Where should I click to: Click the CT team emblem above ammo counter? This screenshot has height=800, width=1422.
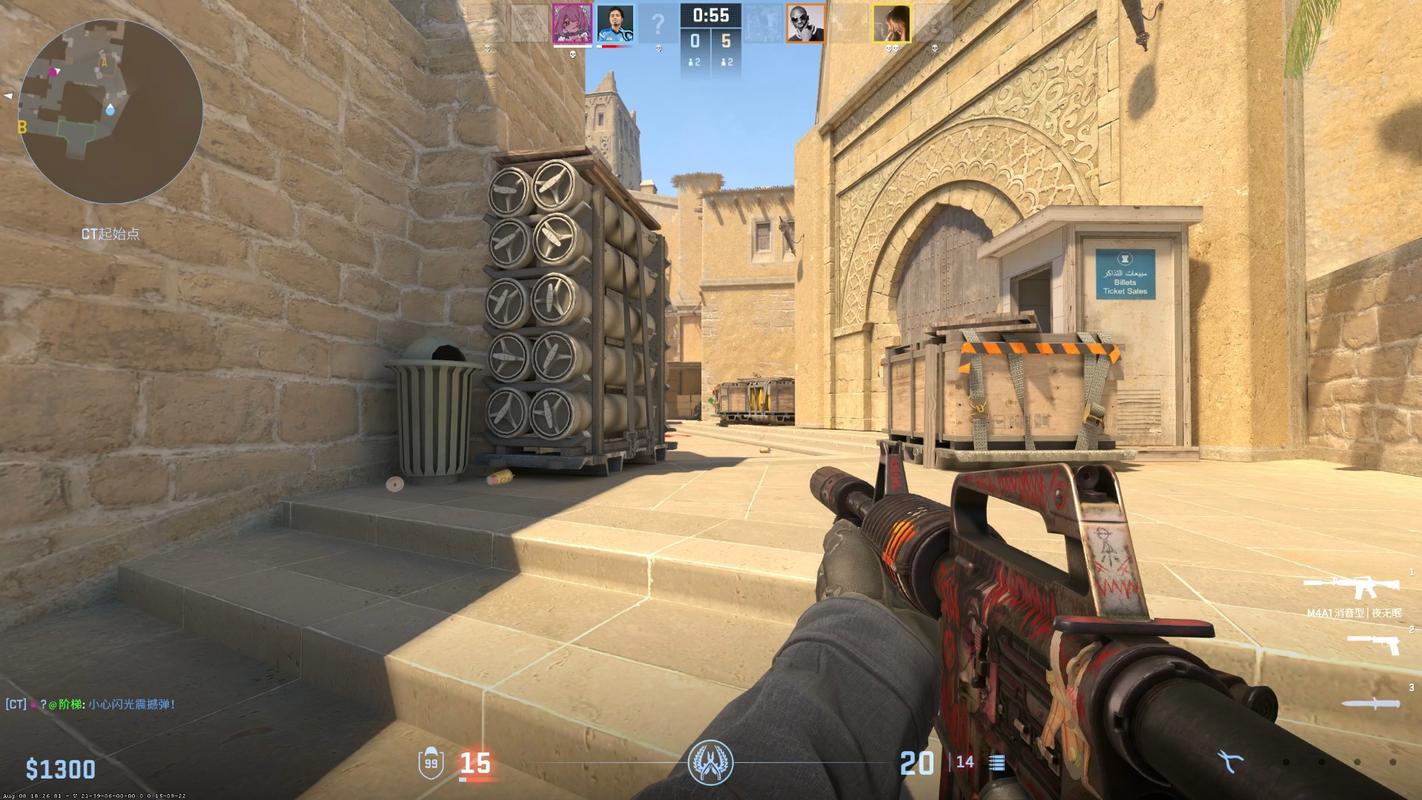[710, 761]
